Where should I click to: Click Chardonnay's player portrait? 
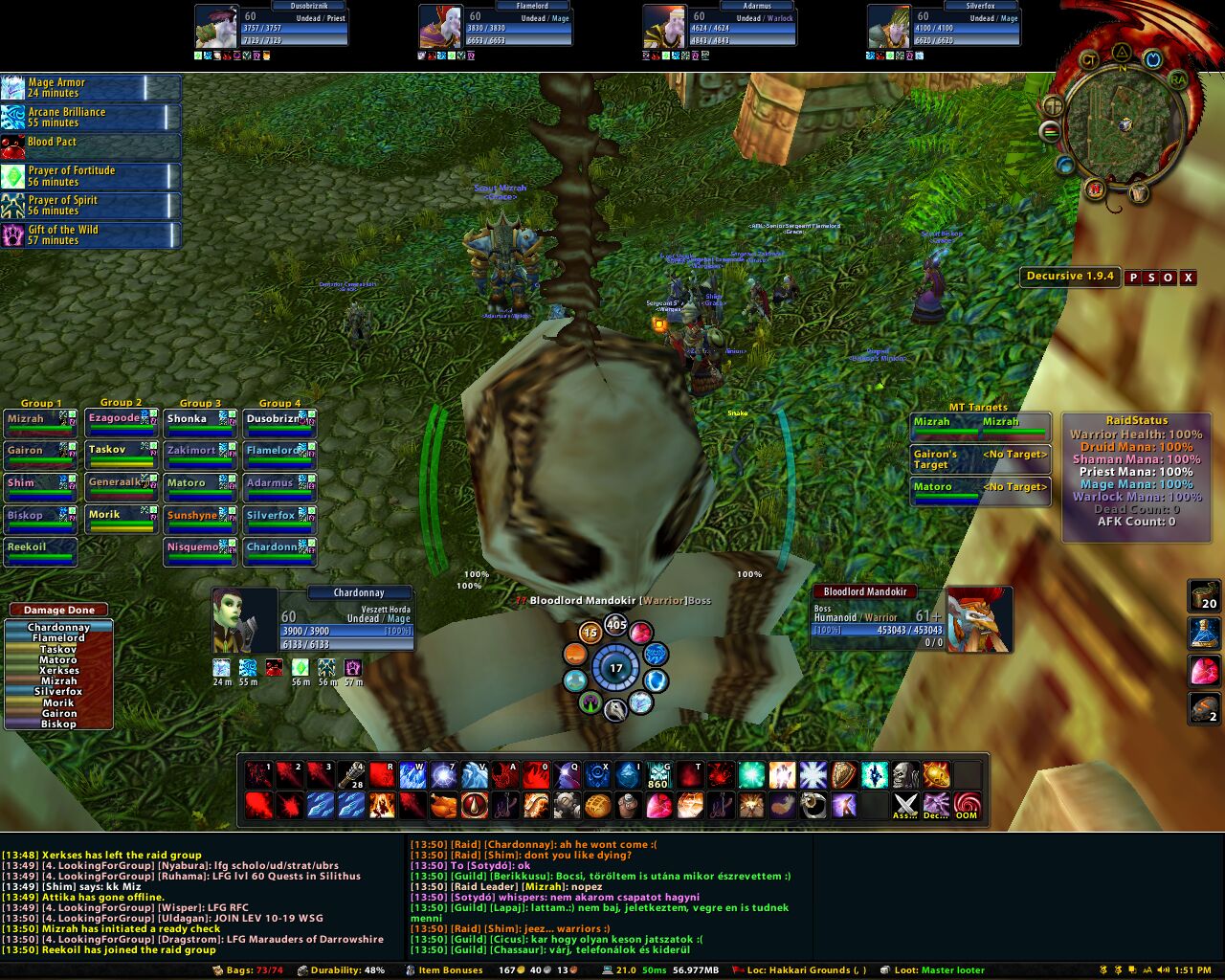[244, 622]
